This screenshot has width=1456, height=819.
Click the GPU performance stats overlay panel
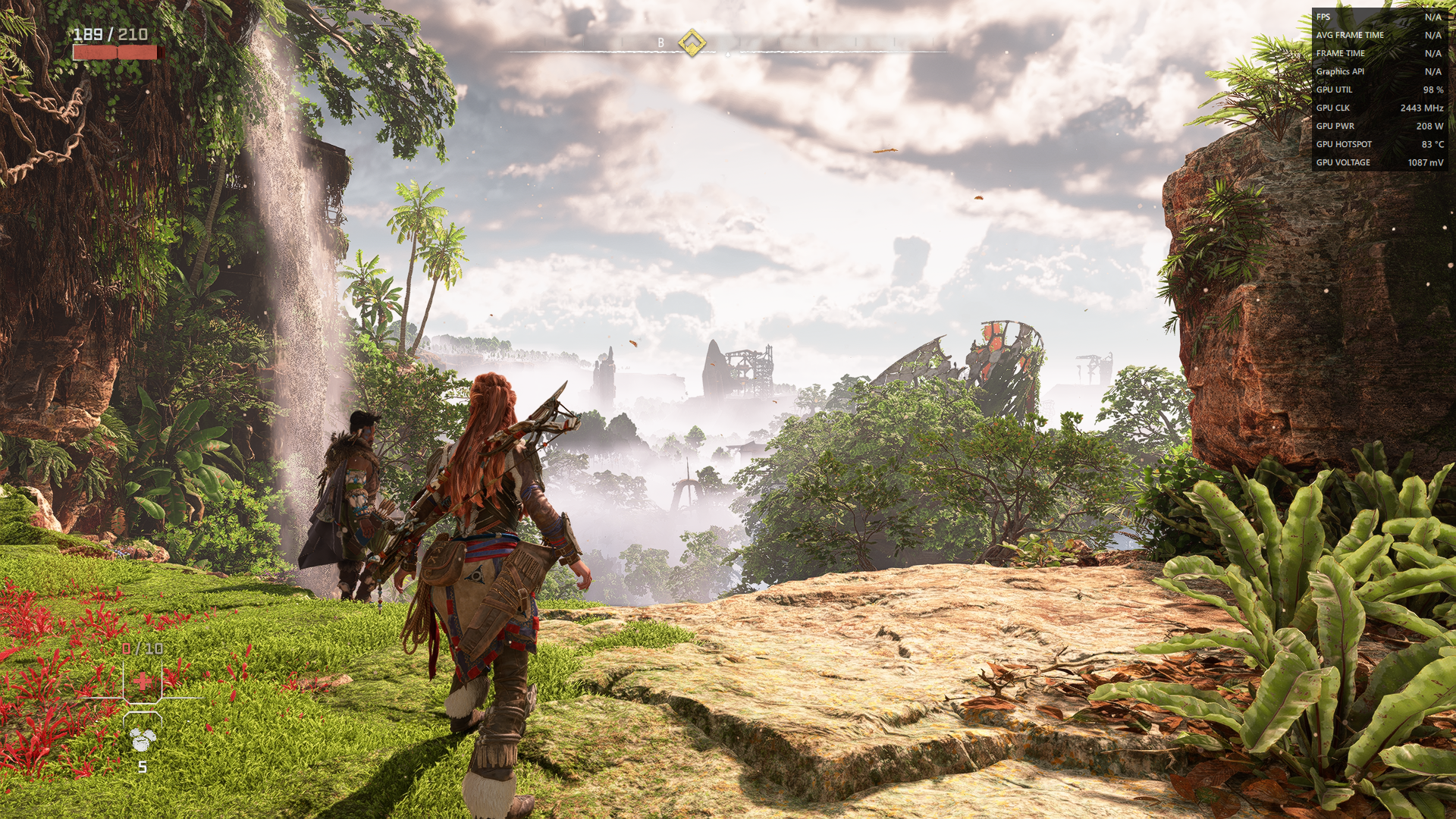(x=1379, y=89)
